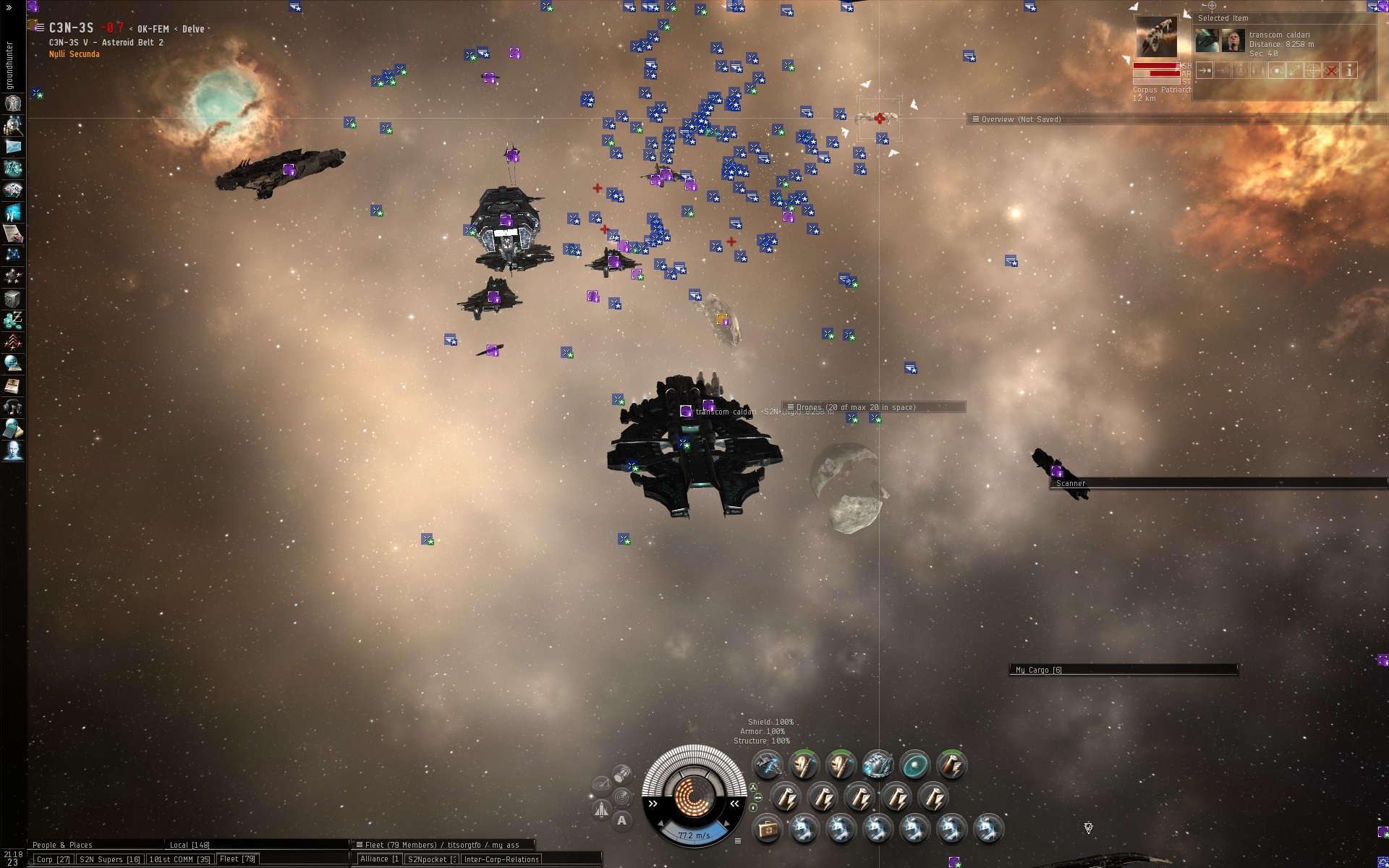Activate the medical kit module
Screen dimensions: 1389x868
click(767, 829)
